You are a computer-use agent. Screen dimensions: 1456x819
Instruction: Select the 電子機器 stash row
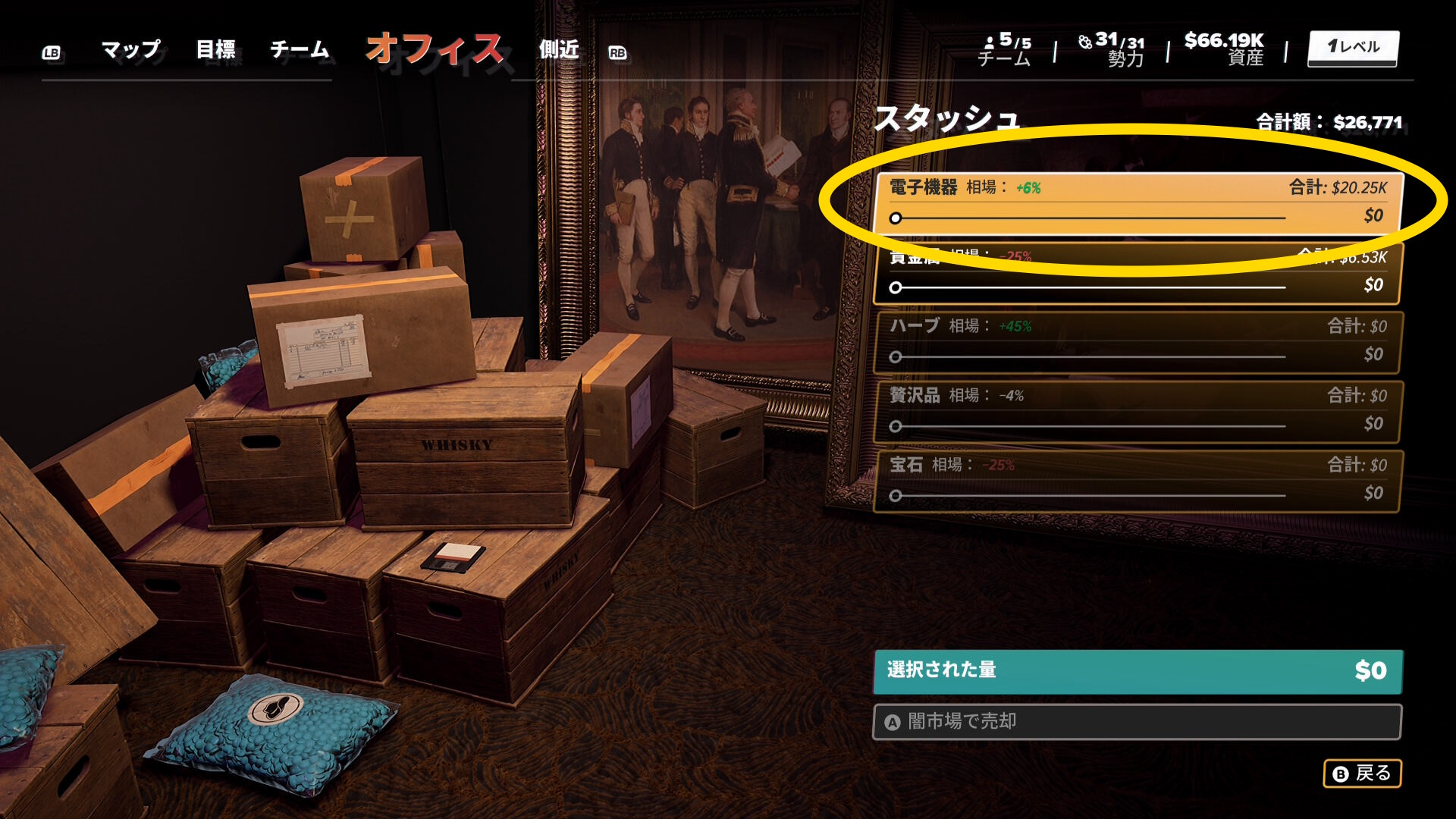tap(1137, 188)
